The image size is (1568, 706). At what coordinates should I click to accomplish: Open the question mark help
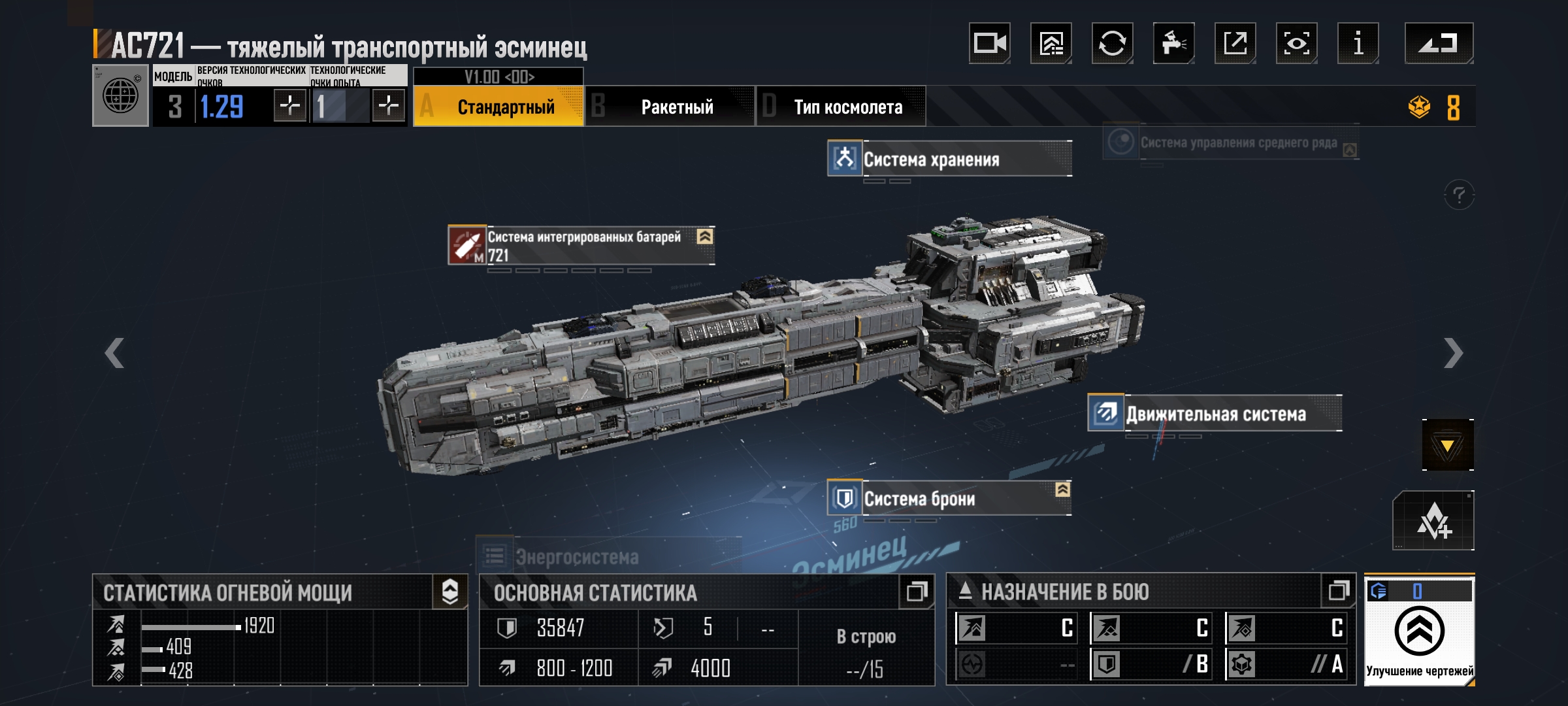[1459, 195]
